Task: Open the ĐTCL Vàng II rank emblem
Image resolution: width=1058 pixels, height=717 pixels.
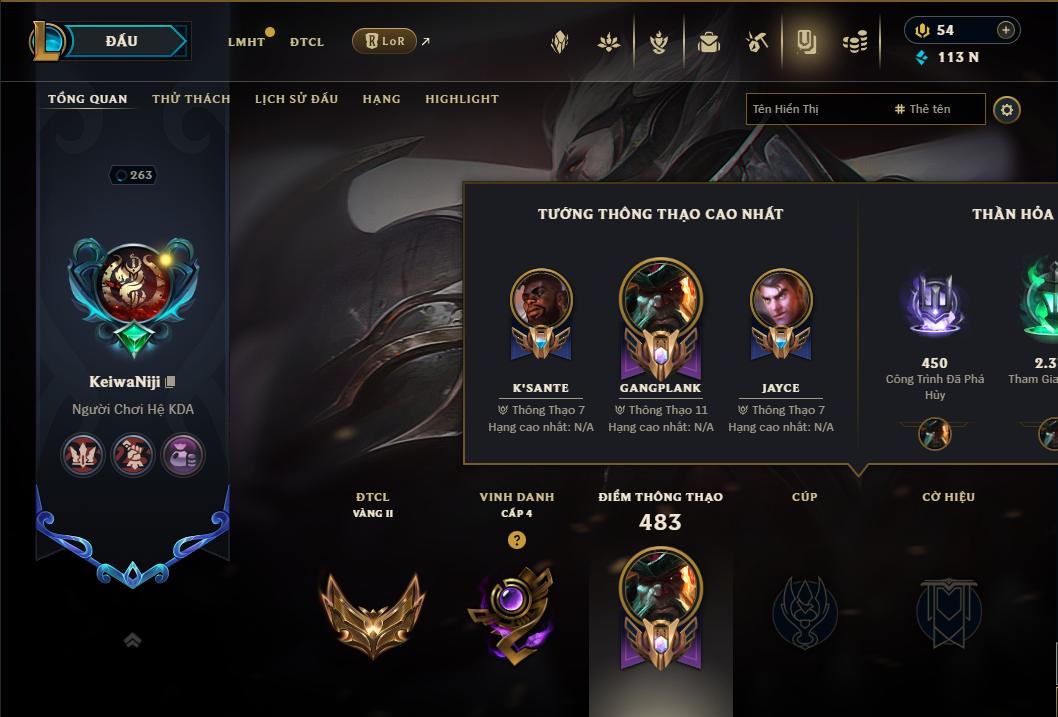Action: (372, 612)
